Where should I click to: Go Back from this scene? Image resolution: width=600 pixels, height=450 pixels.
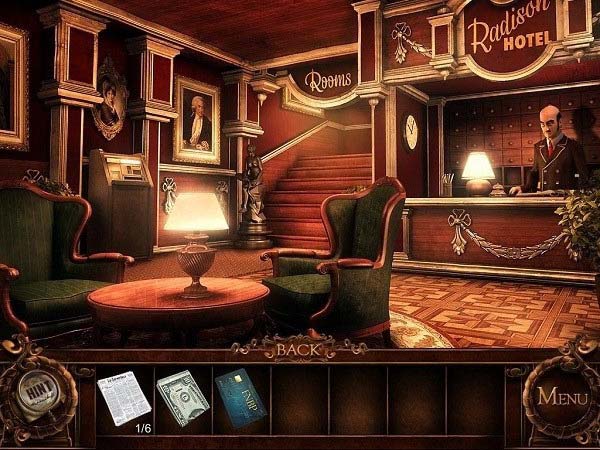coord(299,350)
